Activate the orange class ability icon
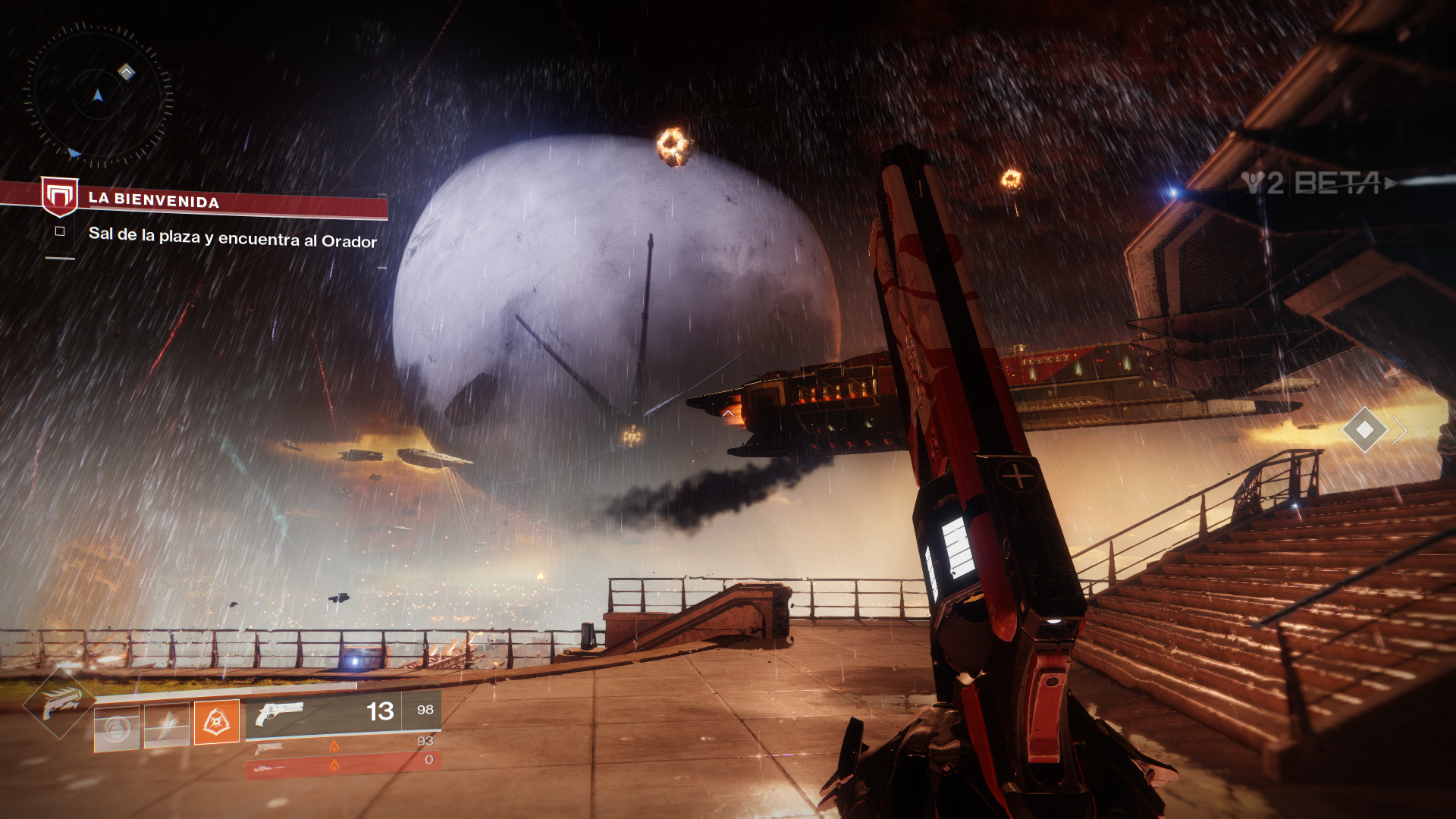The width and height of the screenshot is (1456, 819). tap(217, 722)
